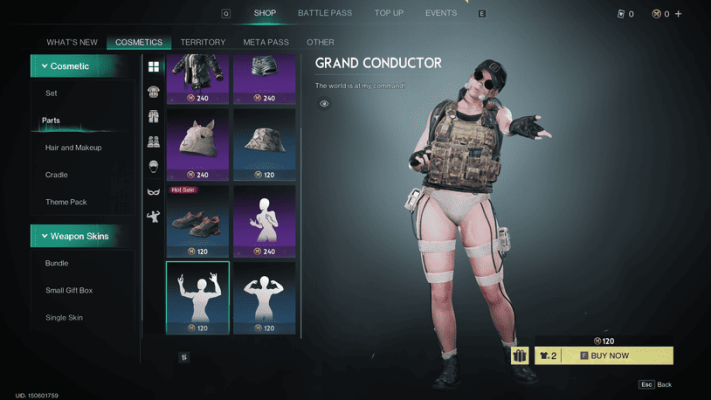Open the Top Up tab
The height and width of the screenshot is (400, 711).
[x=389, y=13]
